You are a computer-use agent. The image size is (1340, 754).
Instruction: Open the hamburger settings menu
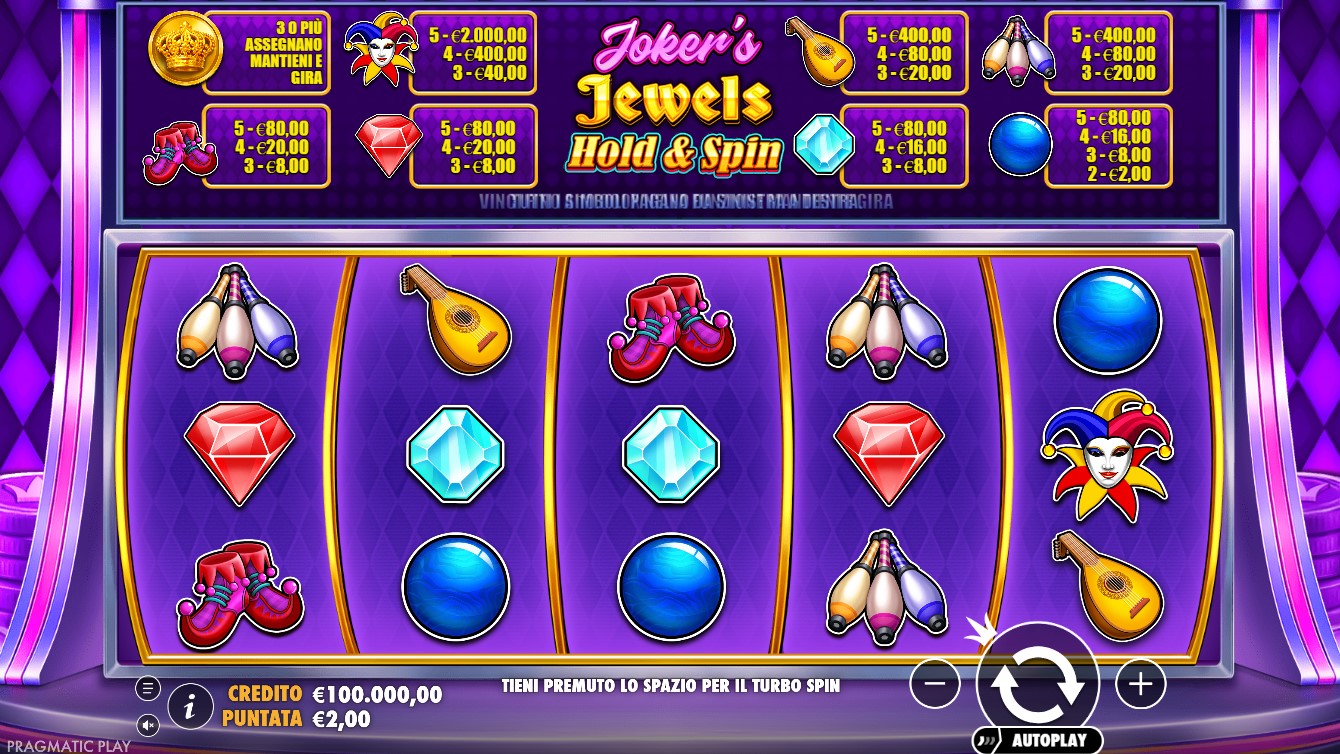click(148, 688)
